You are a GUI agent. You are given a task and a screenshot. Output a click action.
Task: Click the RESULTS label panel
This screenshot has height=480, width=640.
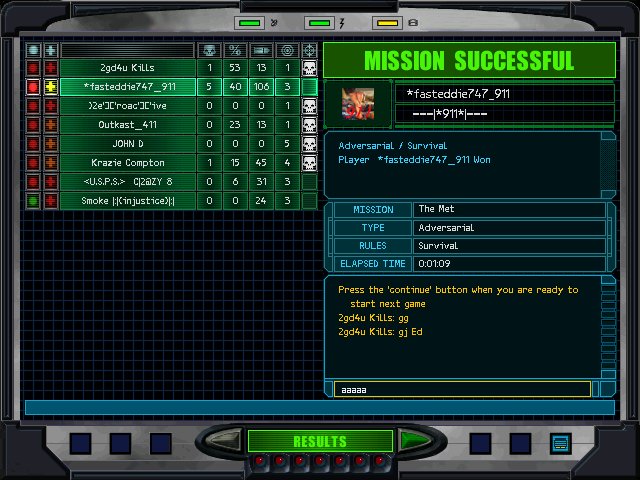tap(320, 441)
